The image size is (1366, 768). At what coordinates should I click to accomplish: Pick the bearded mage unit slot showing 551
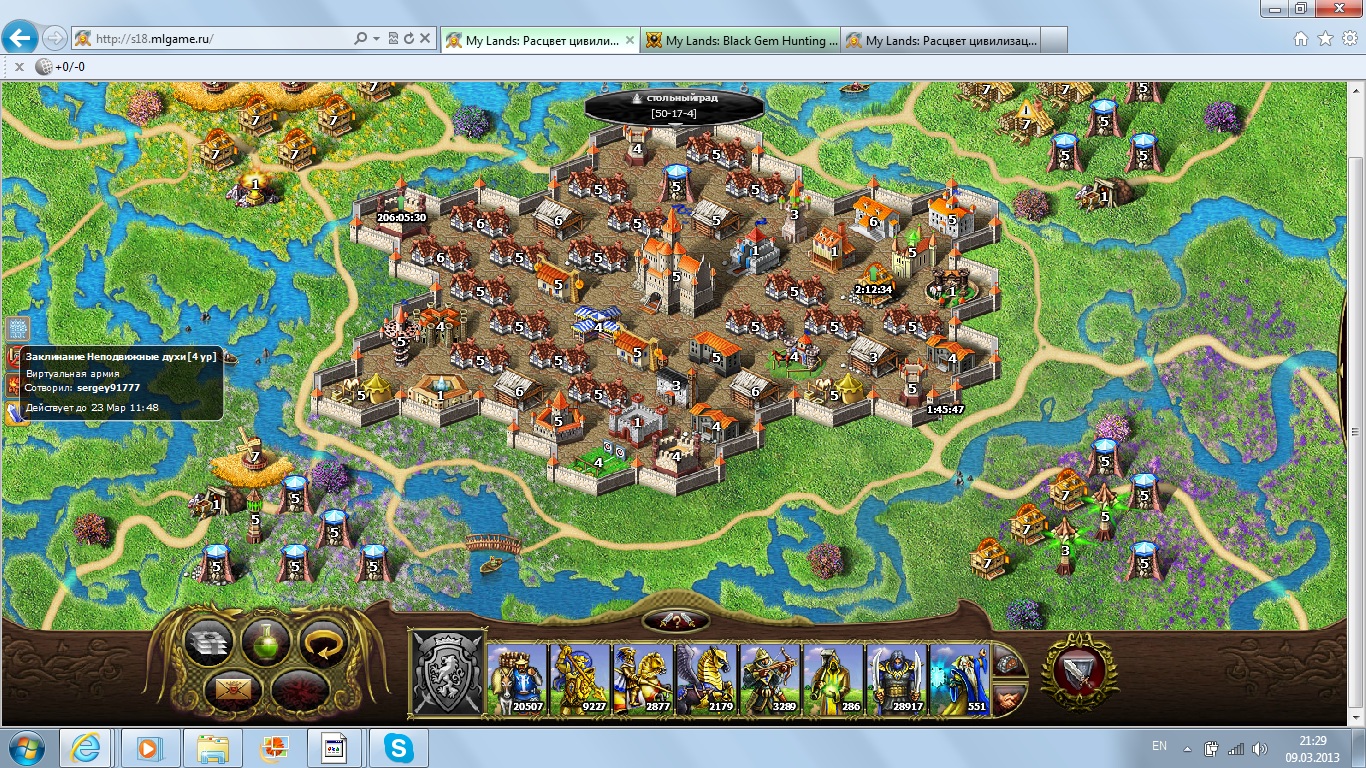[x=959, y=680]
